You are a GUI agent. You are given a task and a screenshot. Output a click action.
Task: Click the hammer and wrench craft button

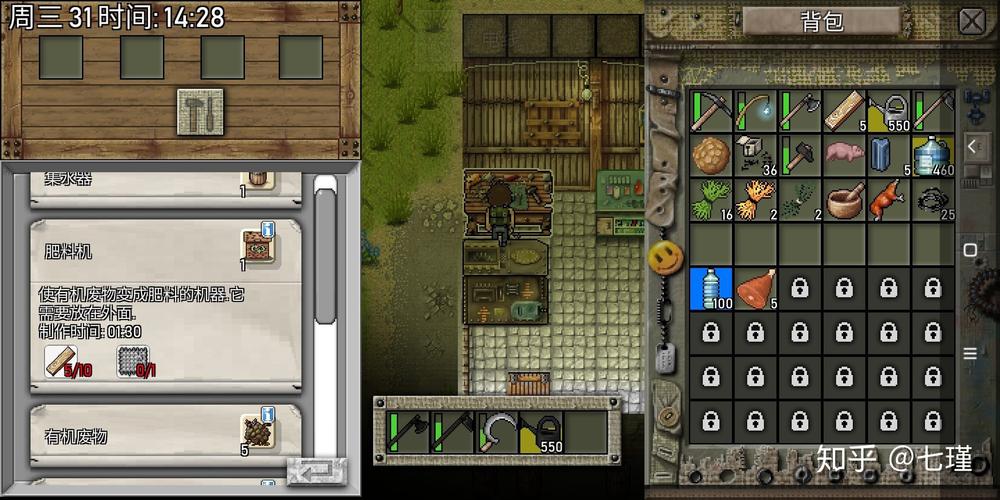[200, 110]
